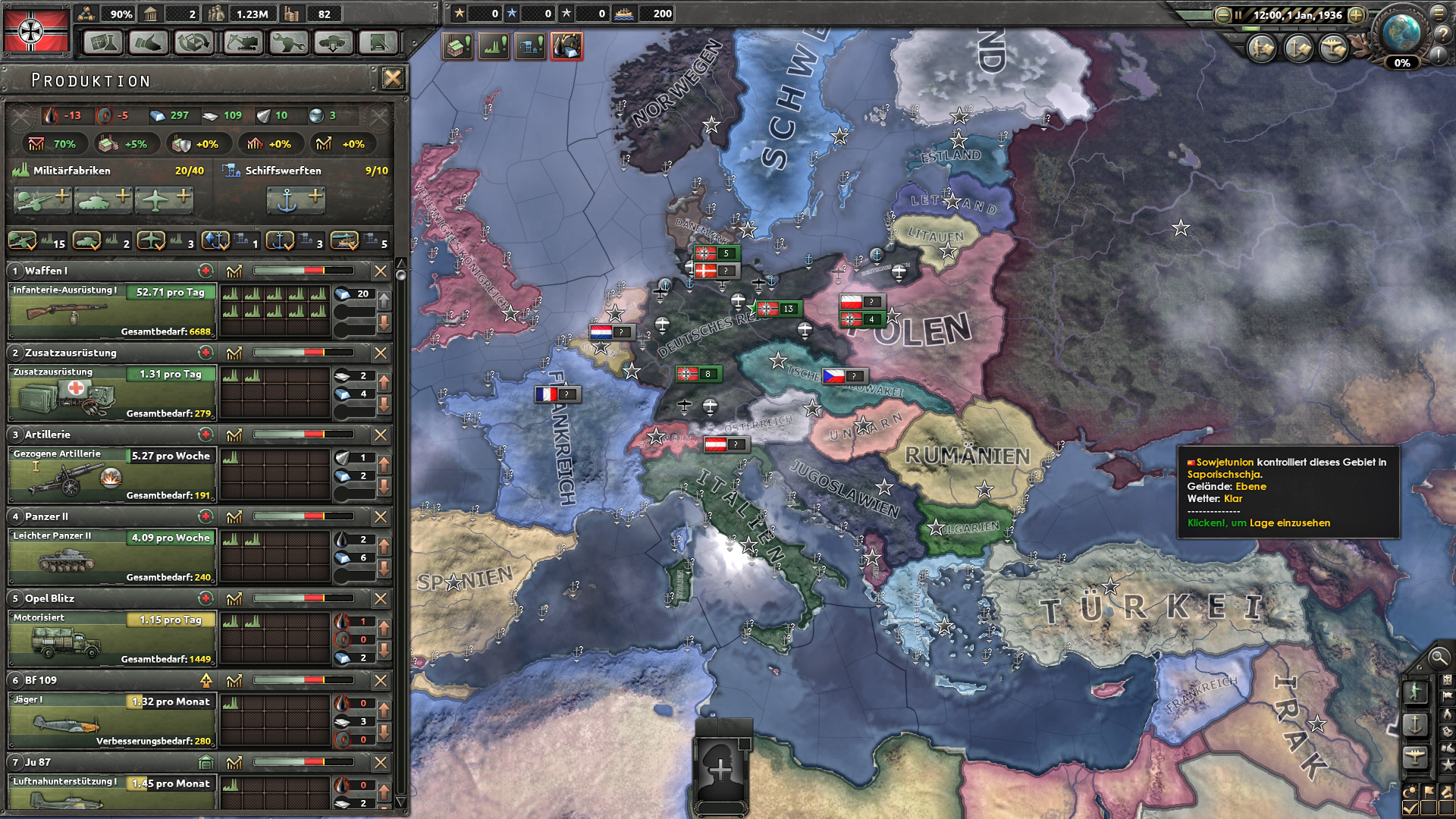Add a new aircraft production line
This screenshot has height=819, width=1456.
click(164, 199)
